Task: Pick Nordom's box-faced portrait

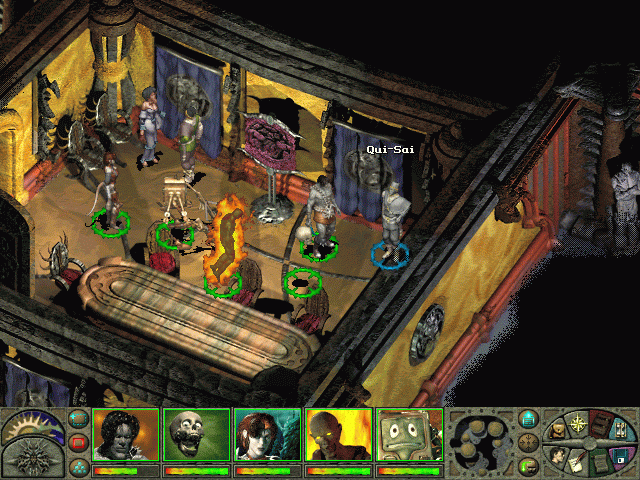Action: coord(409,435)
